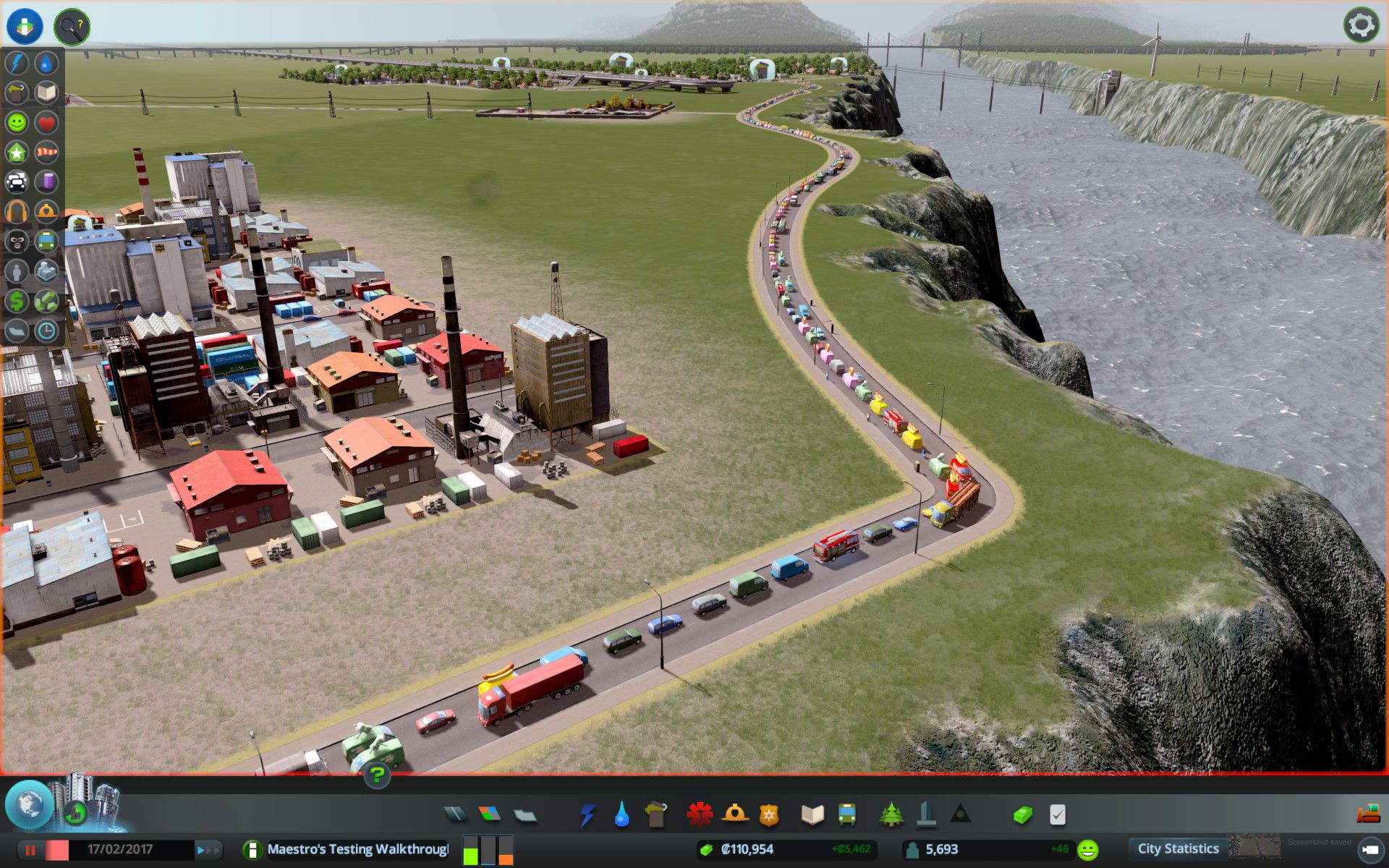Viewport: 1389px width, 868px height.
Task: Show the electricity info view
Action: [x=17, y=63]
